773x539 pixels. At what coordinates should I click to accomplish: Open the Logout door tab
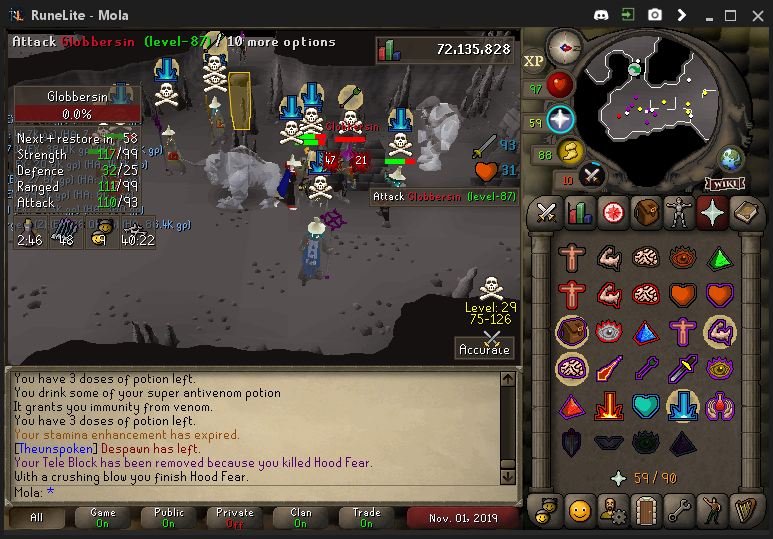pyautogui.click(x=645, y=511)
